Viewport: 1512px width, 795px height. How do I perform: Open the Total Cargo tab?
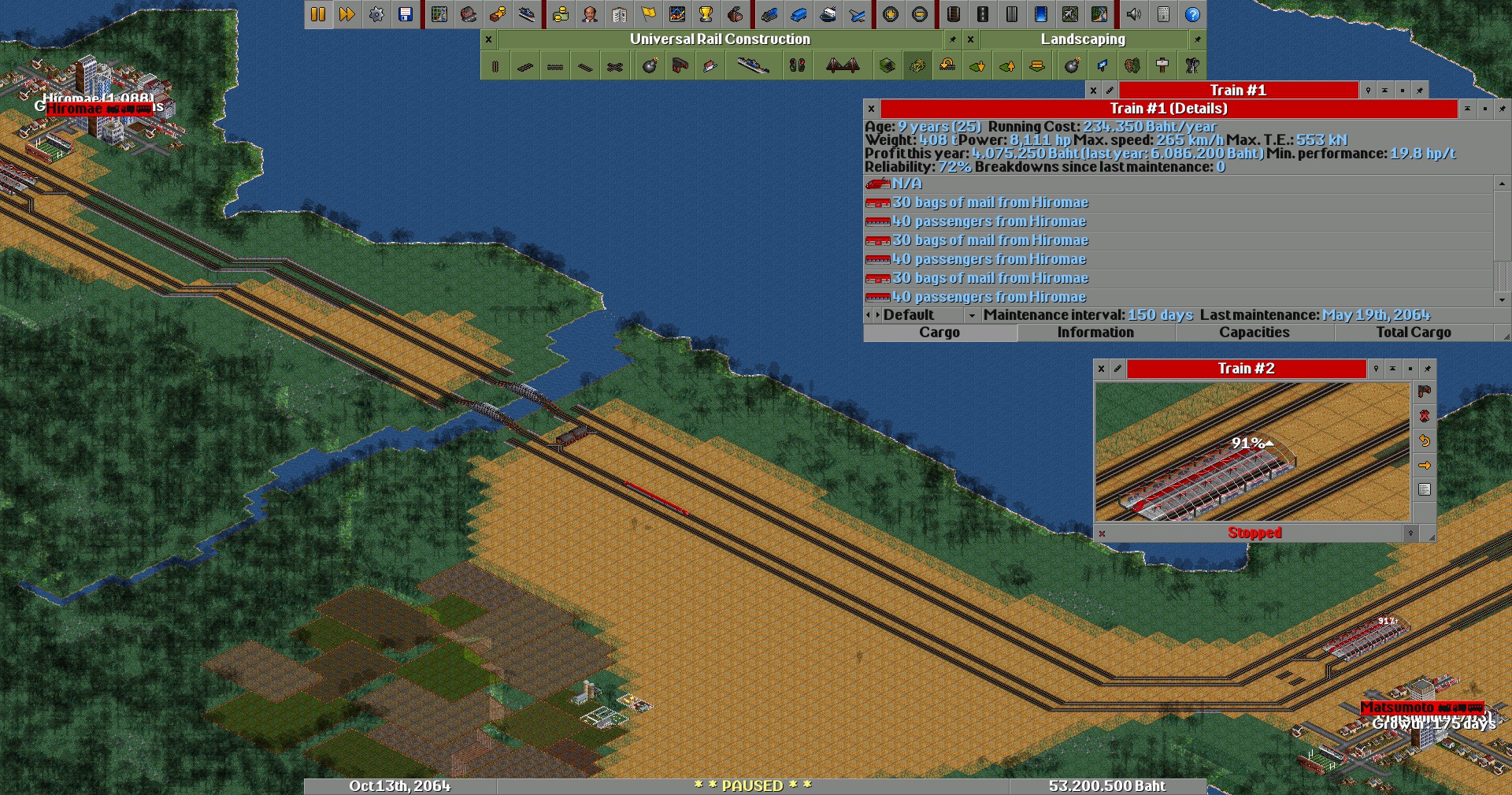1413,332
